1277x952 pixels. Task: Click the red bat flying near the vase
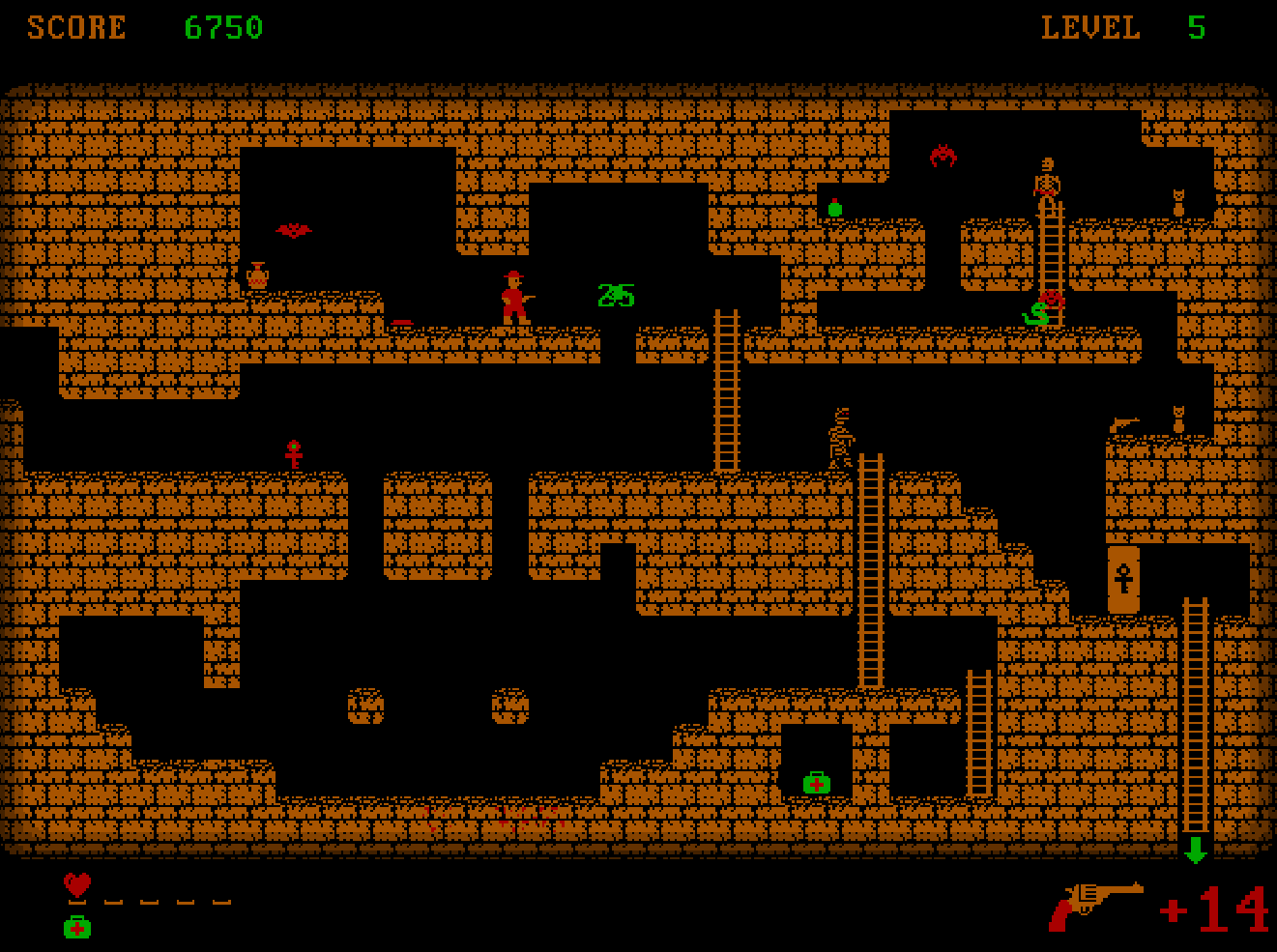click(x=294, y=229)
